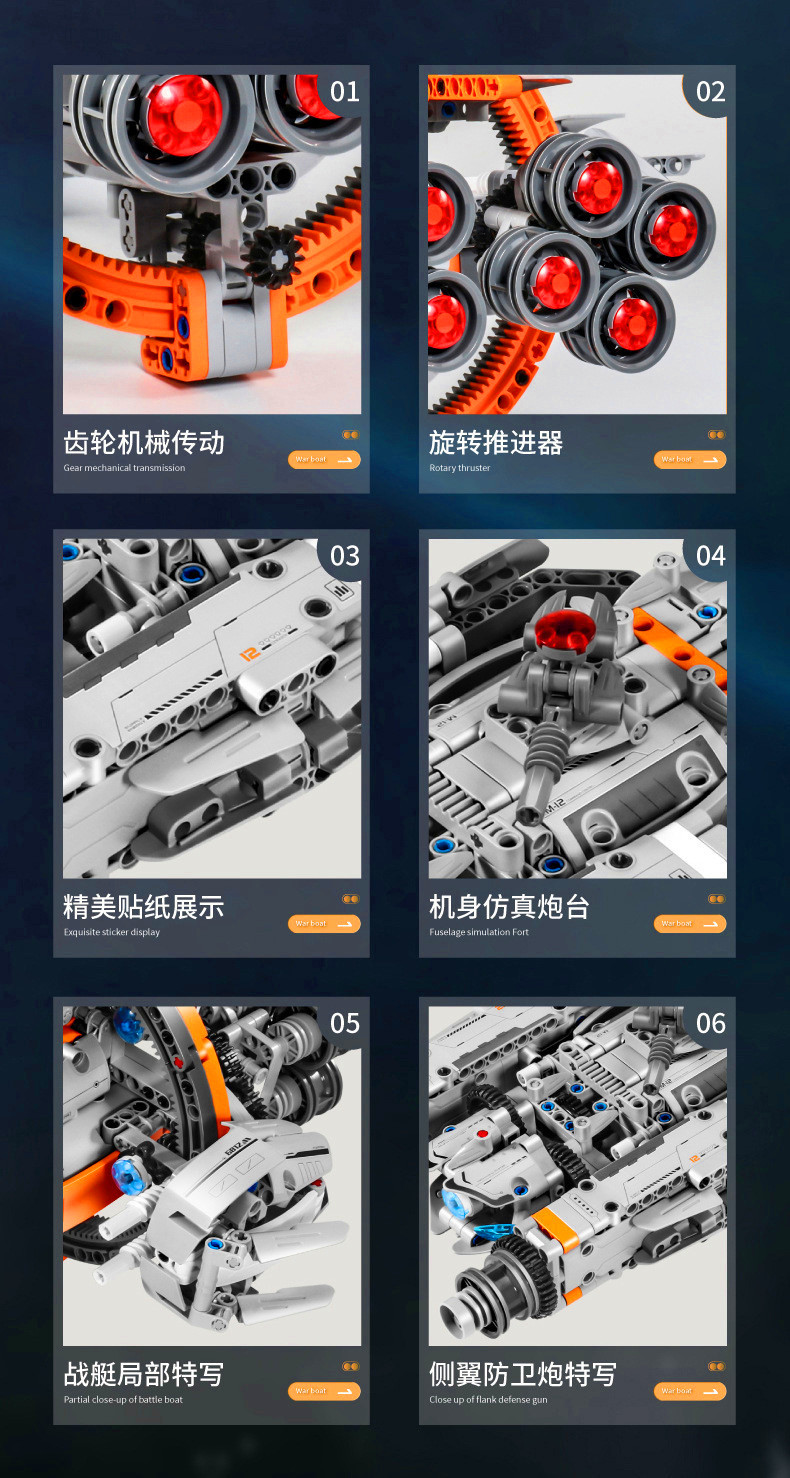Choose War boat button under flank defense gun

pyautogui.click(x=690, y=1391)
